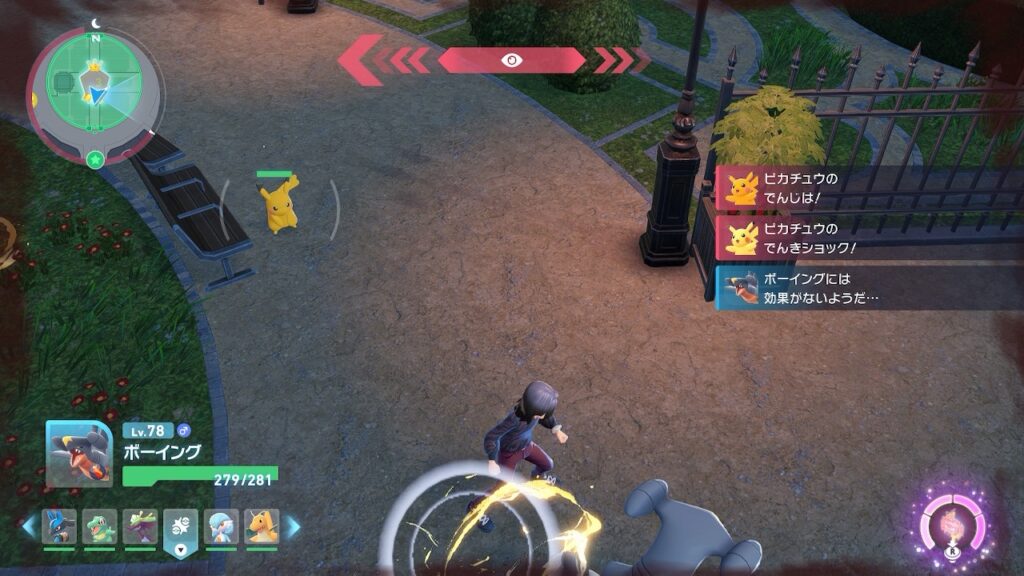Switch to Dragonite in the party
Screen dimensions: 1024x576
pos(262,526)
